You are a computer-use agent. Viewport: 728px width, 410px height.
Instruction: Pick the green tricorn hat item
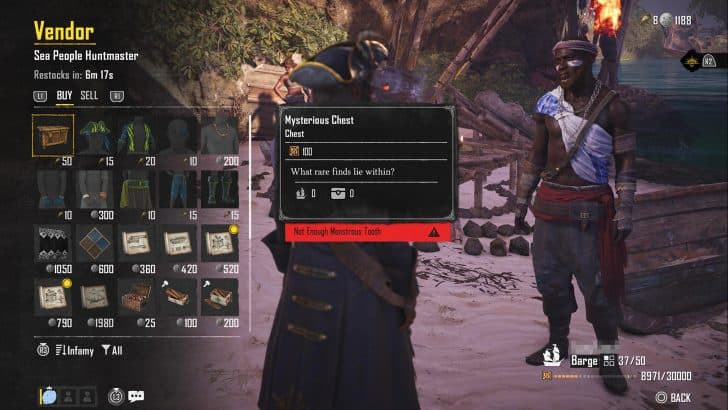click(94, 134)
